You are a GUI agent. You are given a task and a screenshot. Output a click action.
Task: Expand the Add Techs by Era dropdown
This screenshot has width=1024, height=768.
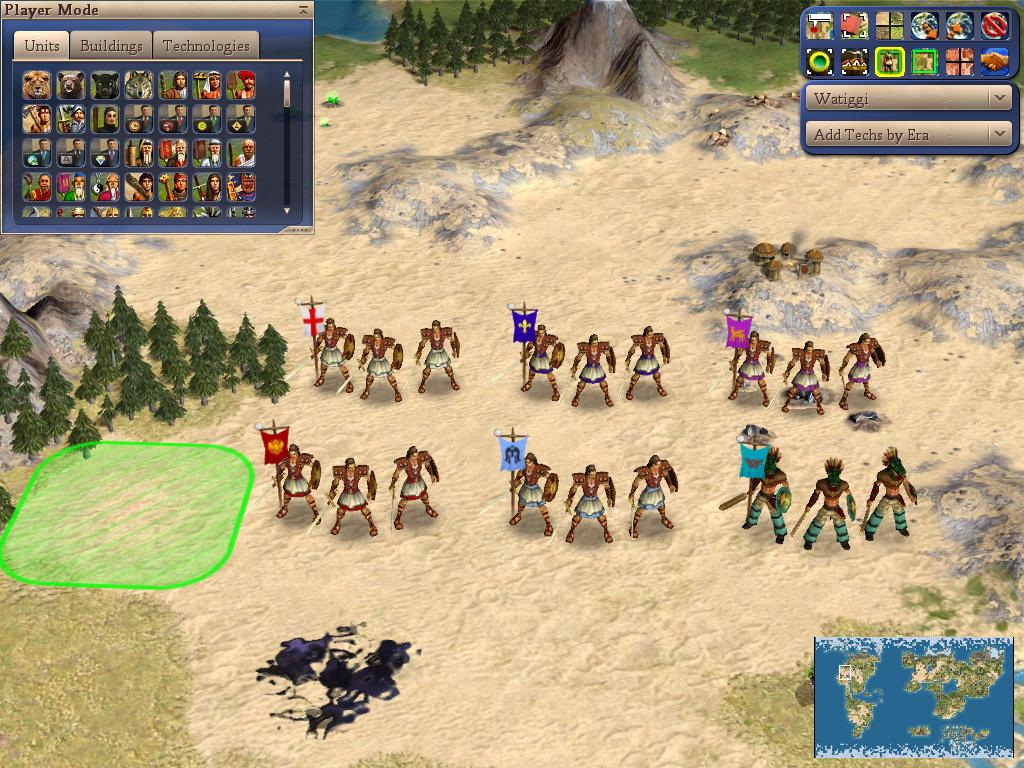(909, 134)
